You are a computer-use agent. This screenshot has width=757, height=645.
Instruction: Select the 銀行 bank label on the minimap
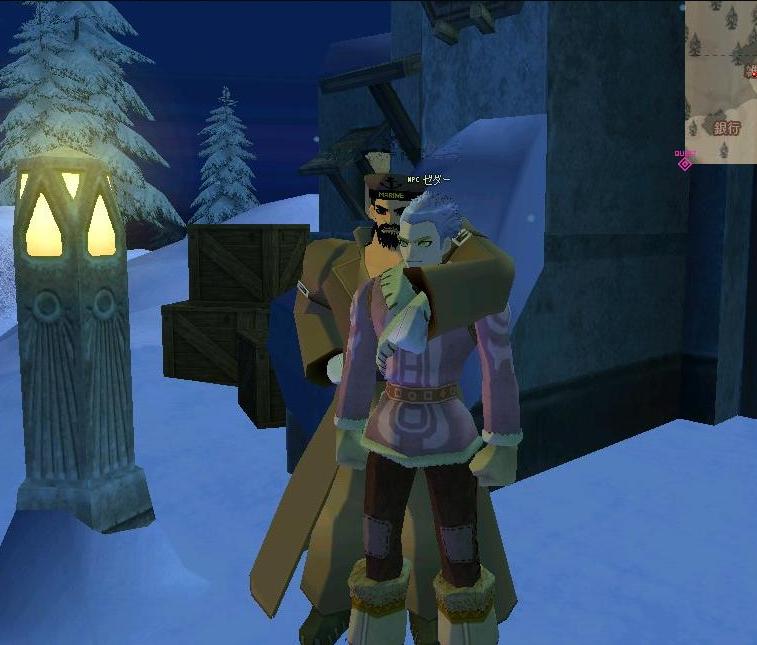(x=726, y=128)
